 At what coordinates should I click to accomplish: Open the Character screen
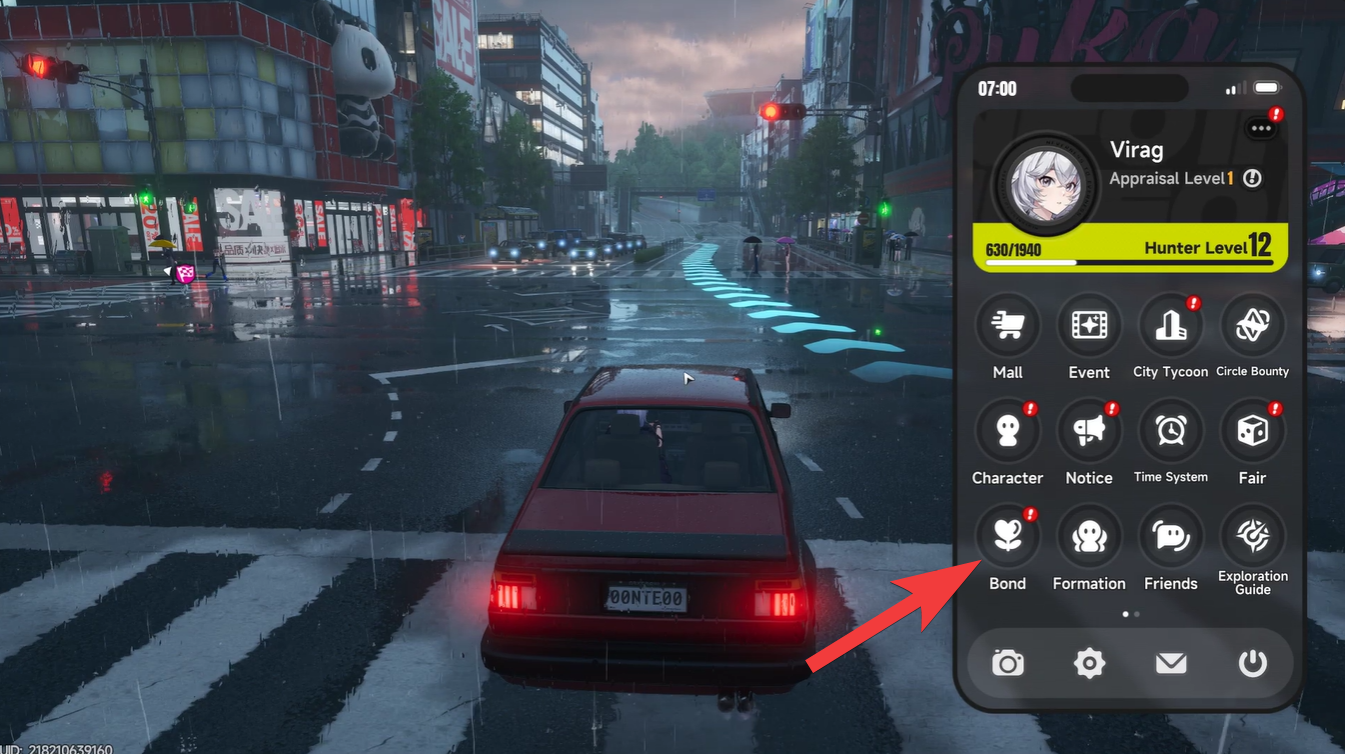(1007, 431)
